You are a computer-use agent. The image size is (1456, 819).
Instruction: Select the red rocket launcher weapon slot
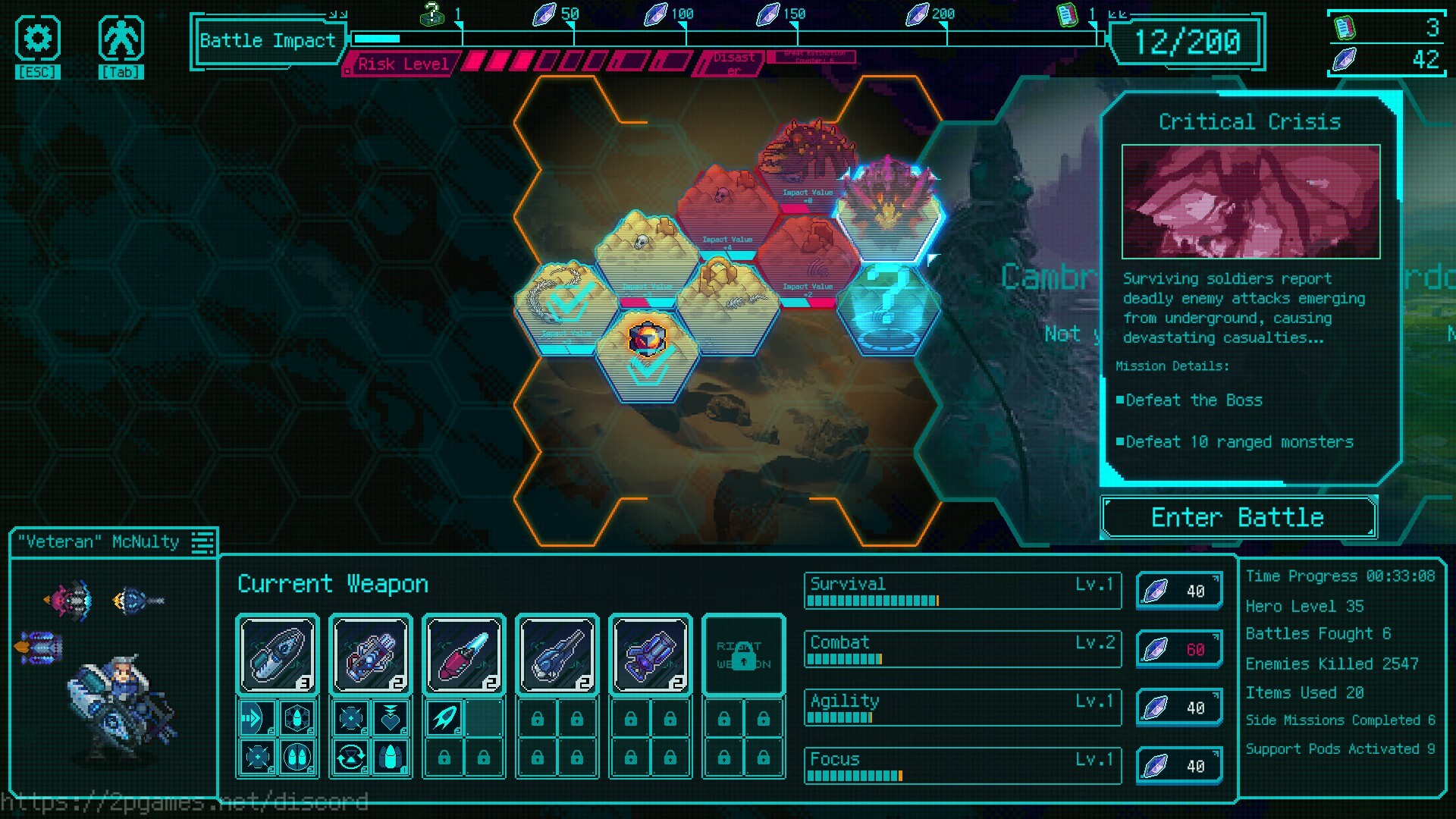[x=463, y=654]
